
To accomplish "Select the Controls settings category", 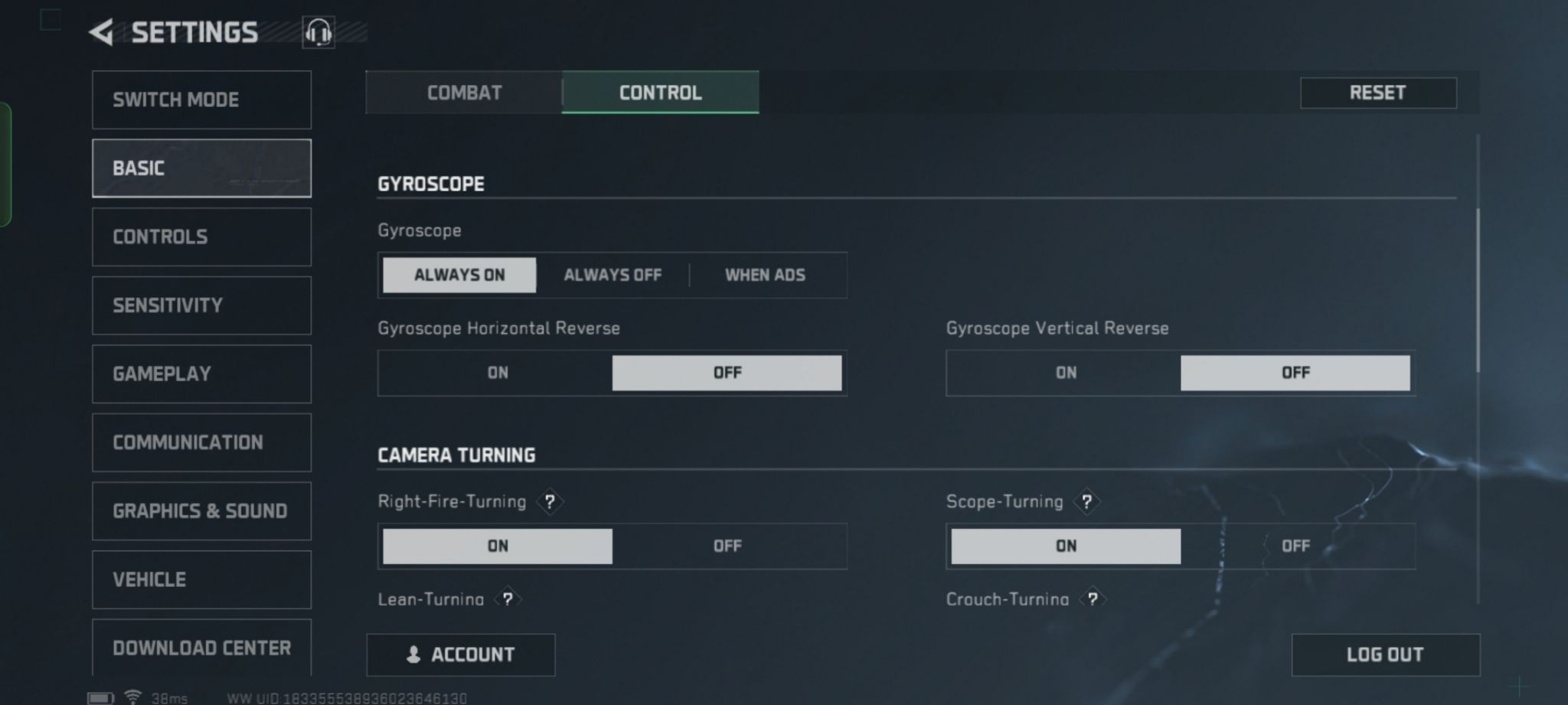I will [201, 237].
